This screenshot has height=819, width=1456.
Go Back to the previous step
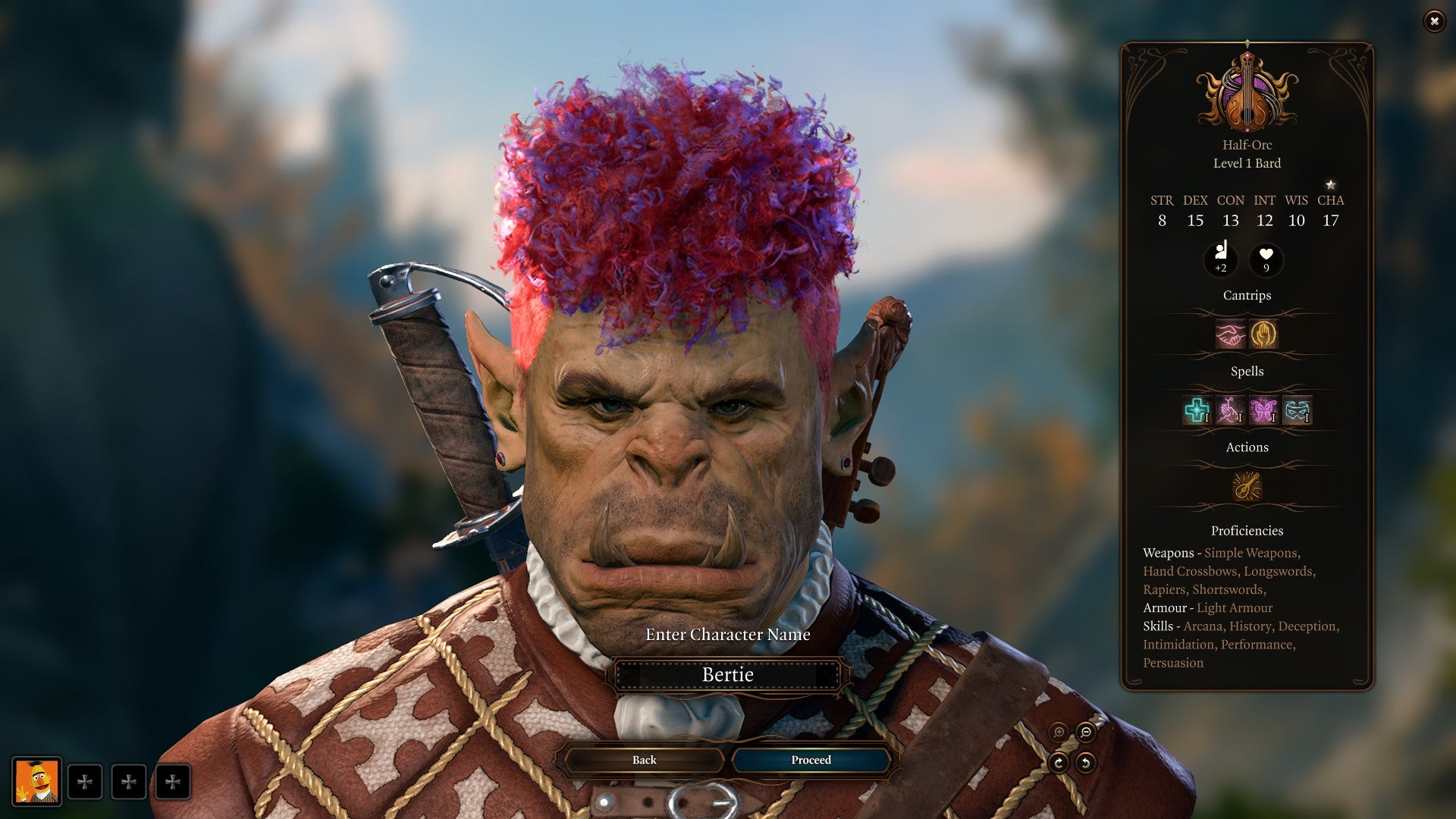coord(644,760)
